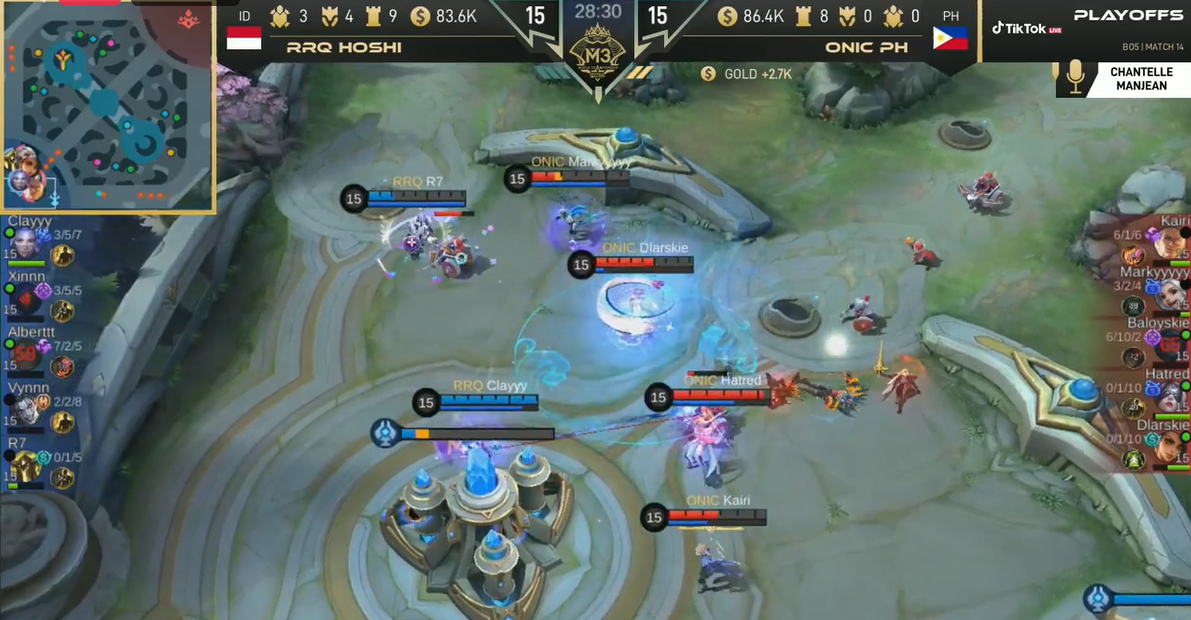The height and width of the screenshot is (620, 1191).
Task: Click the RRQ Hoshi team name
Action: pyautogui.click(x=344, y=47)
